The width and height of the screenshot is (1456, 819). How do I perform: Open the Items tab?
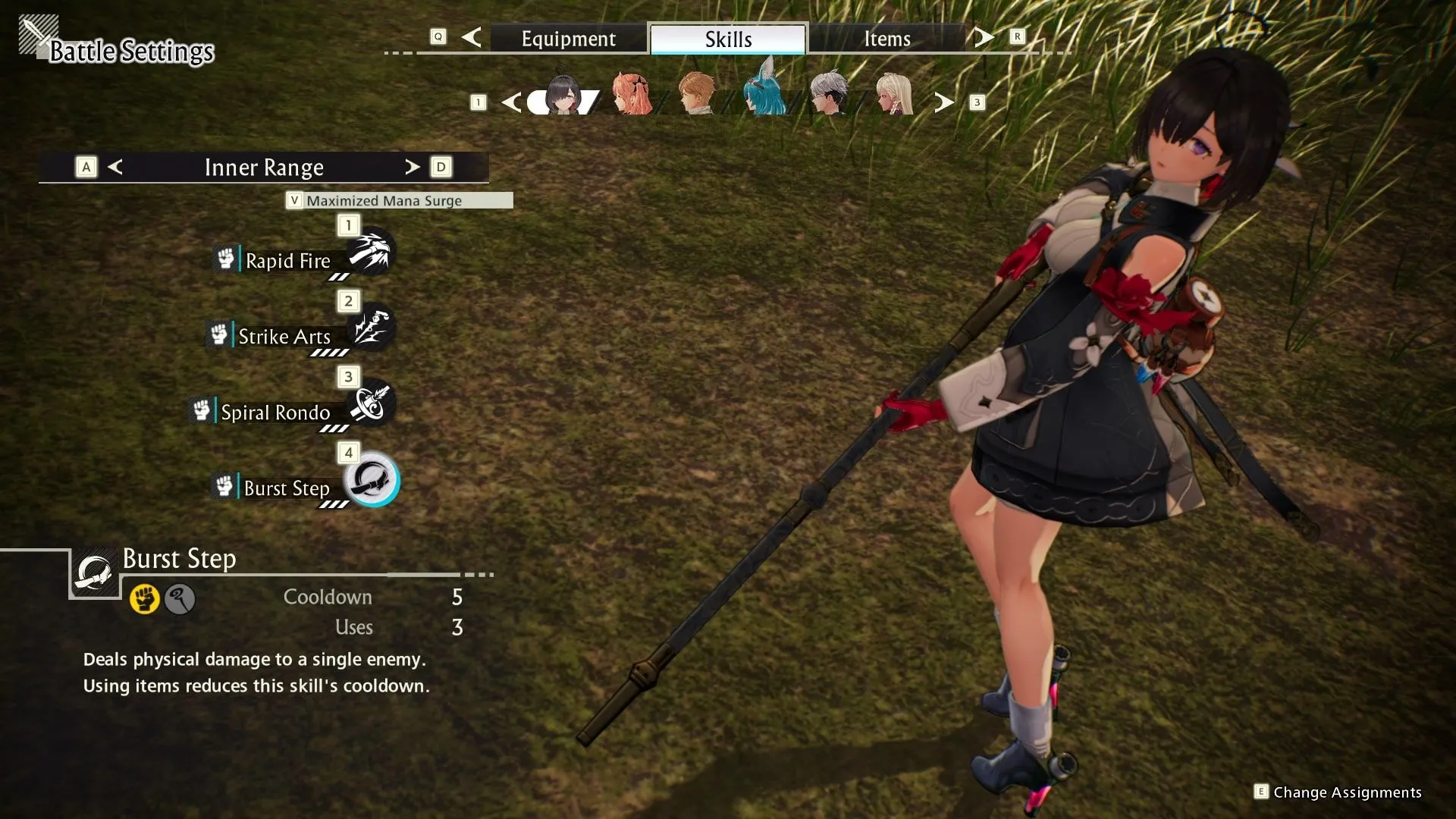click(x=886, y=39)
